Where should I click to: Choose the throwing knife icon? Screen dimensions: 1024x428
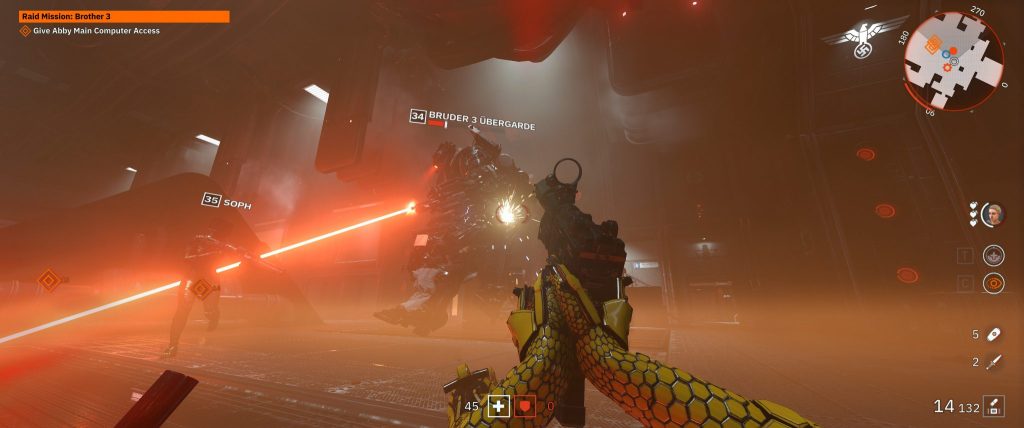click(x=994, y=362)
